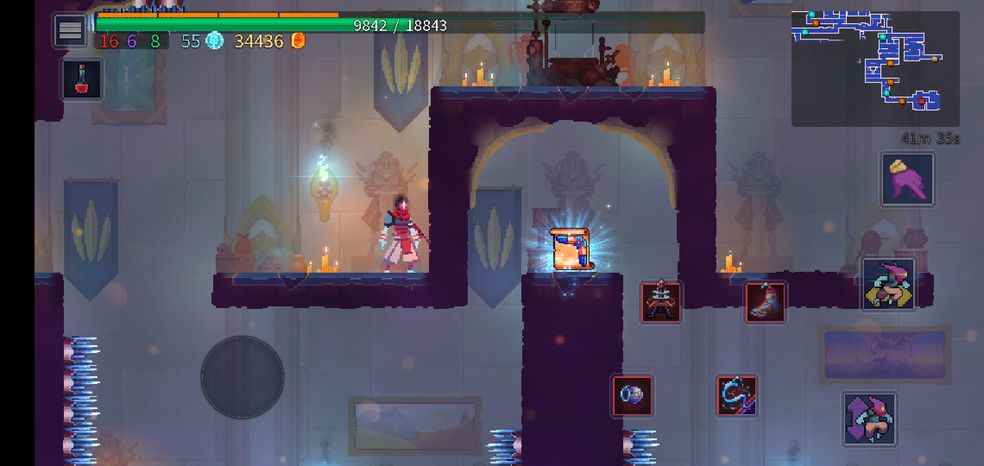Tap the dodge roll button
The image size is (984, 466).
pyautogui.click(x=888, y=283)
